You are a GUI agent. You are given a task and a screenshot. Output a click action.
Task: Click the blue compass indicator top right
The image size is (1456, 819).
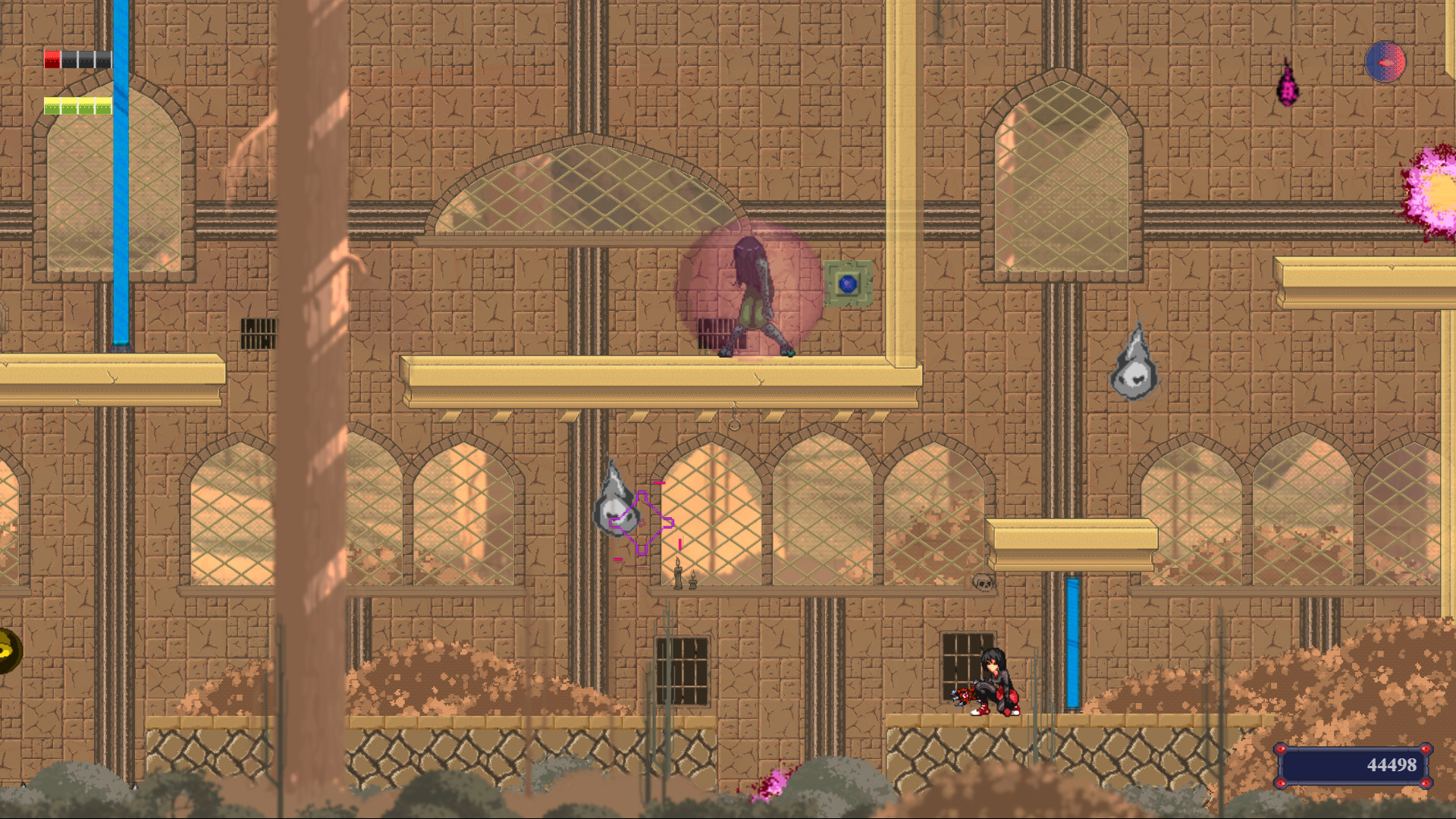point(1385,63)
